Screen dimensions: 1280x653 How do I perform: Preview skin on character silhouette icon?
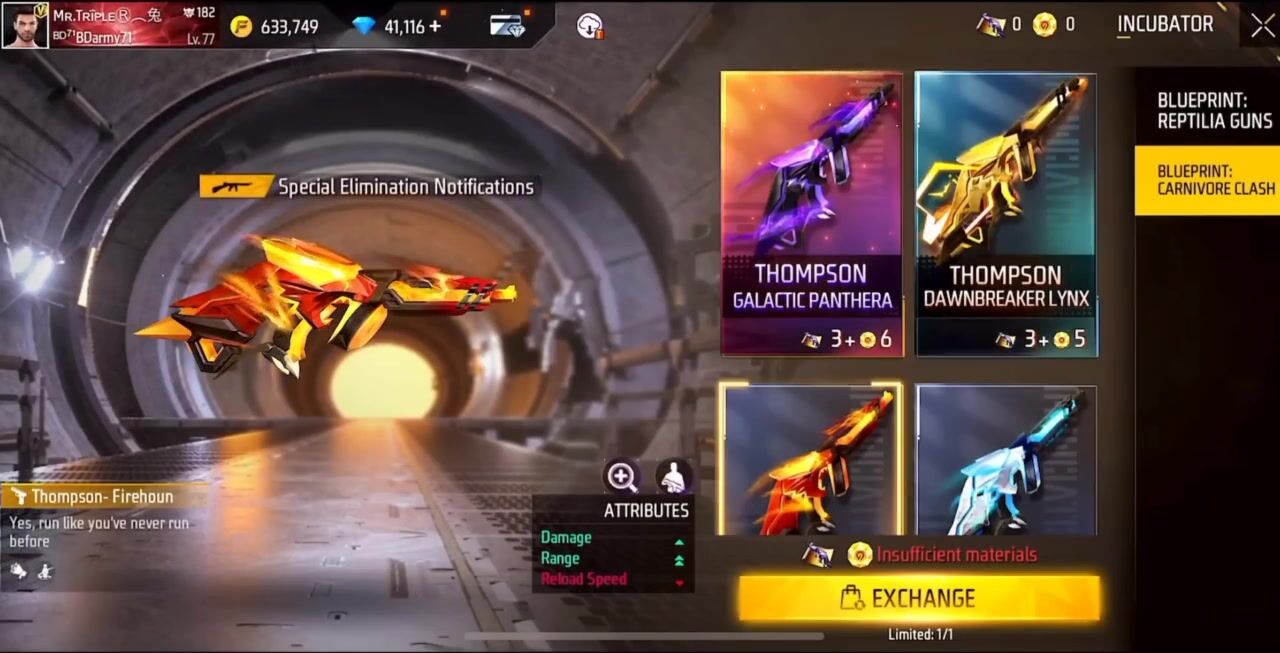[675, 477]
